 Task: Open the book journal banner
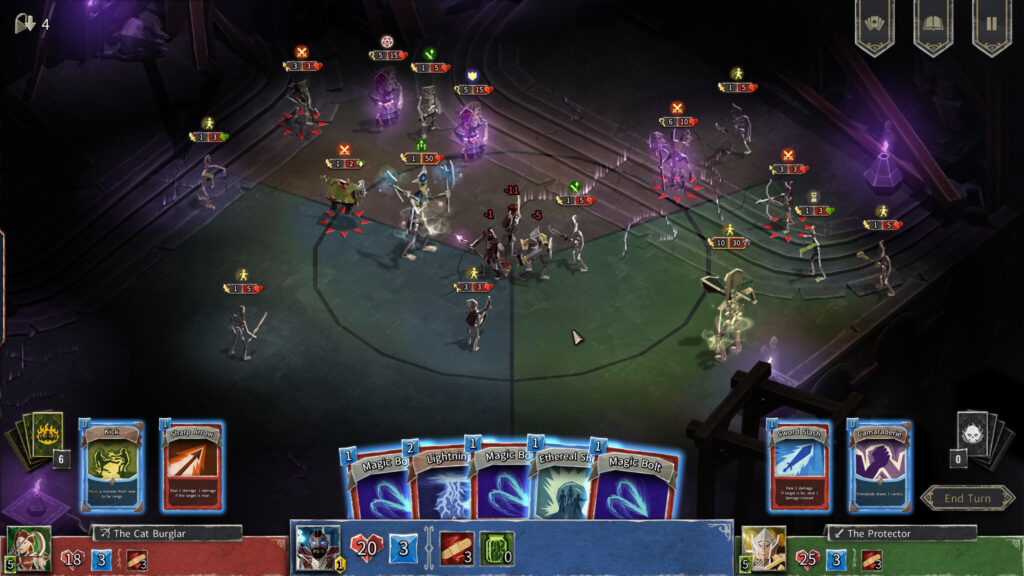[933, 25]
